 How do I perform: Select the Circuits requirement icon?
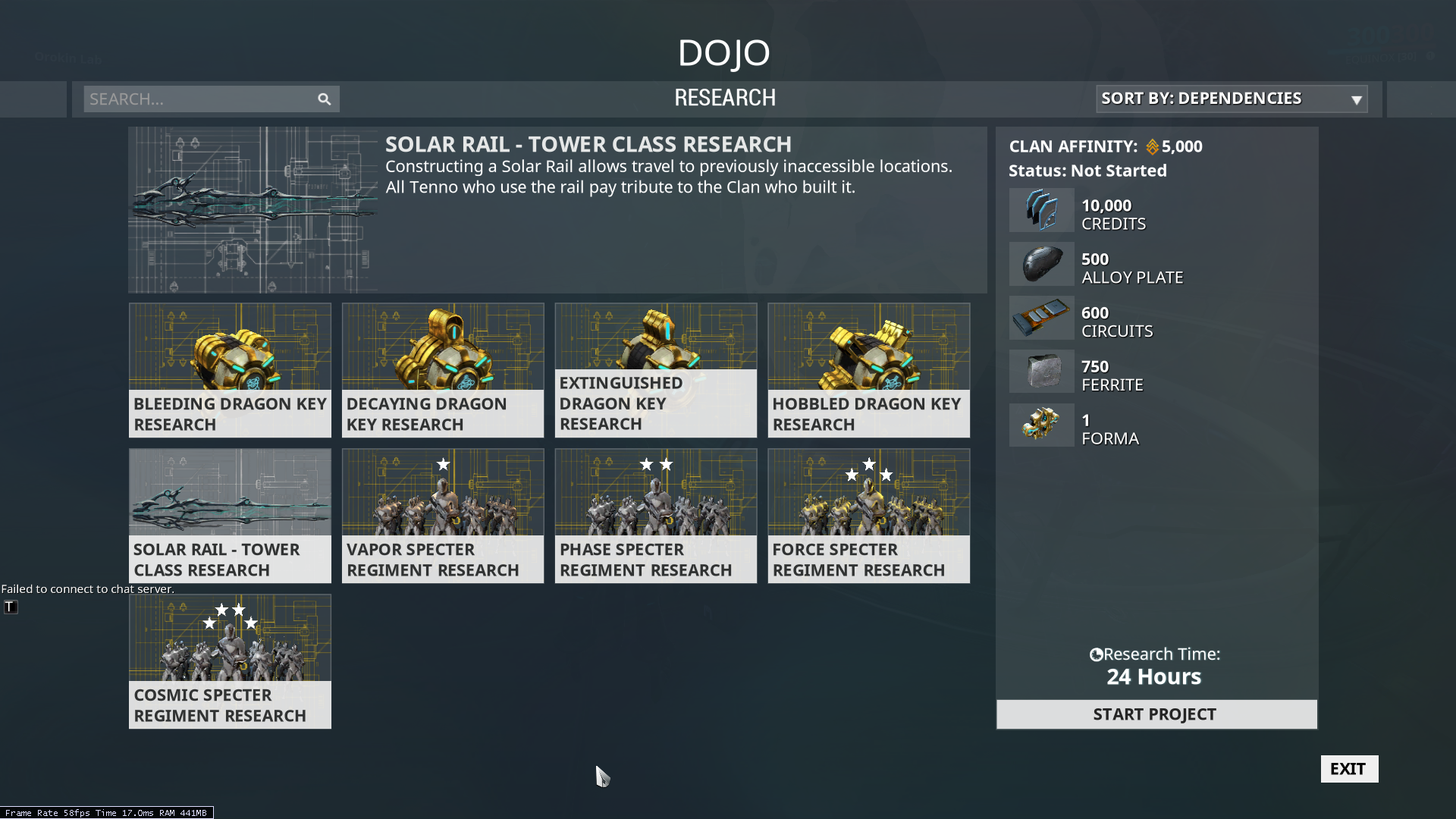click(x=1041, y=318)
